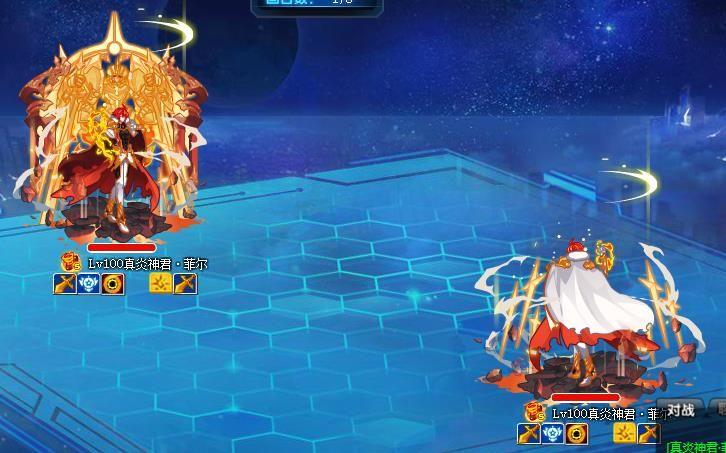The image size is (726, 453).
Task: Open the 对战 battle tab
Action: click(681, 409)
